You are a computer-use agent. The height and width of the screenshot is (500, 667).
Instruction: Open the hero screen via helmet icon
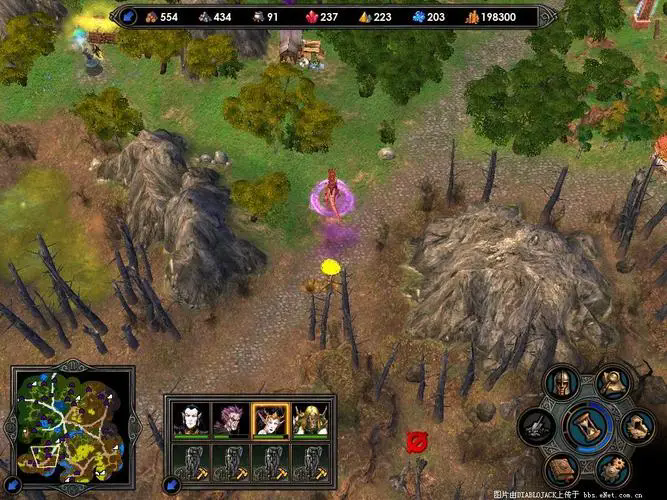click(564, 384)
